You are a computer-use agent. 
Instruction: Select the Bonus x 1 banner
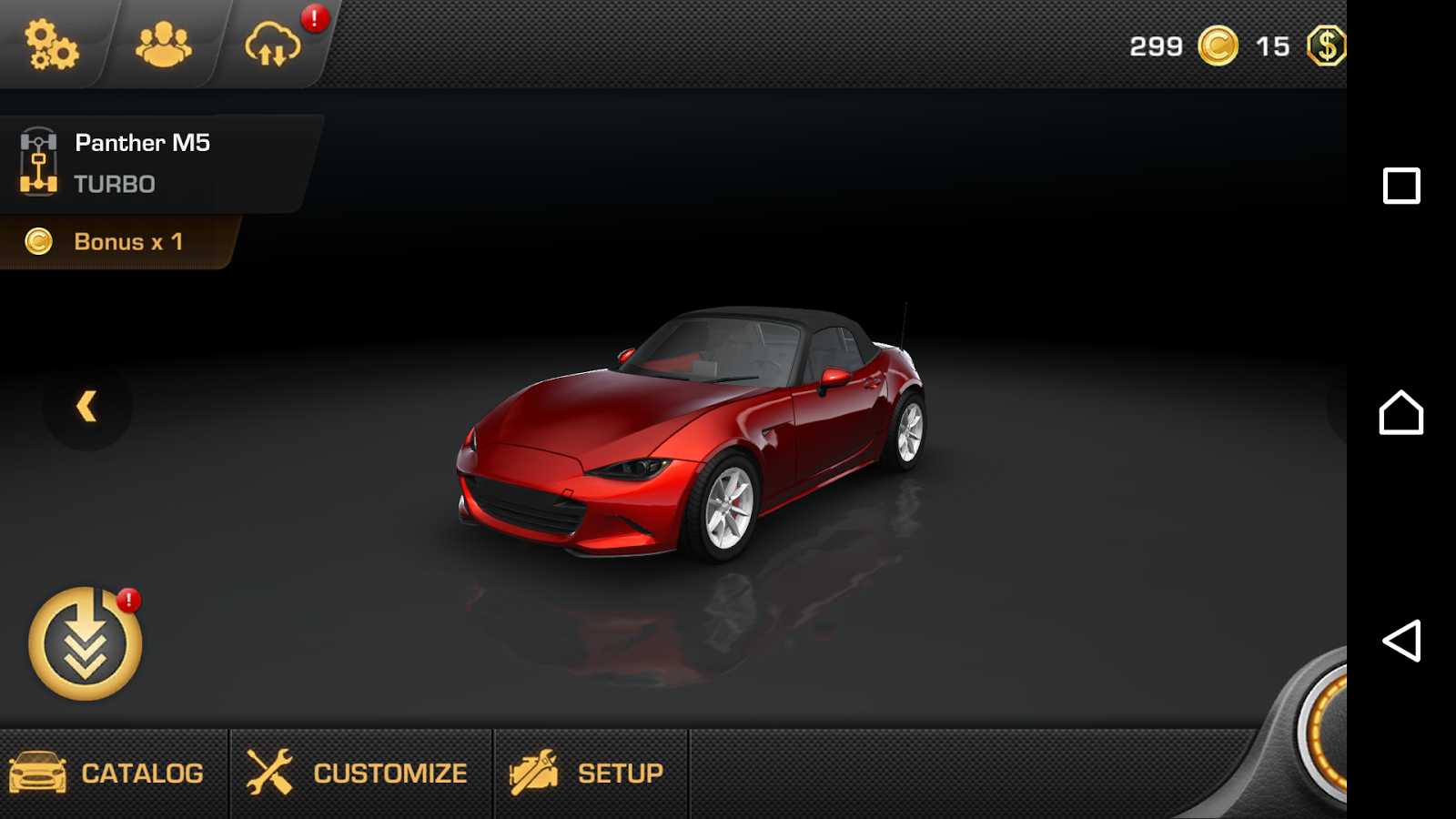point(127,242)
